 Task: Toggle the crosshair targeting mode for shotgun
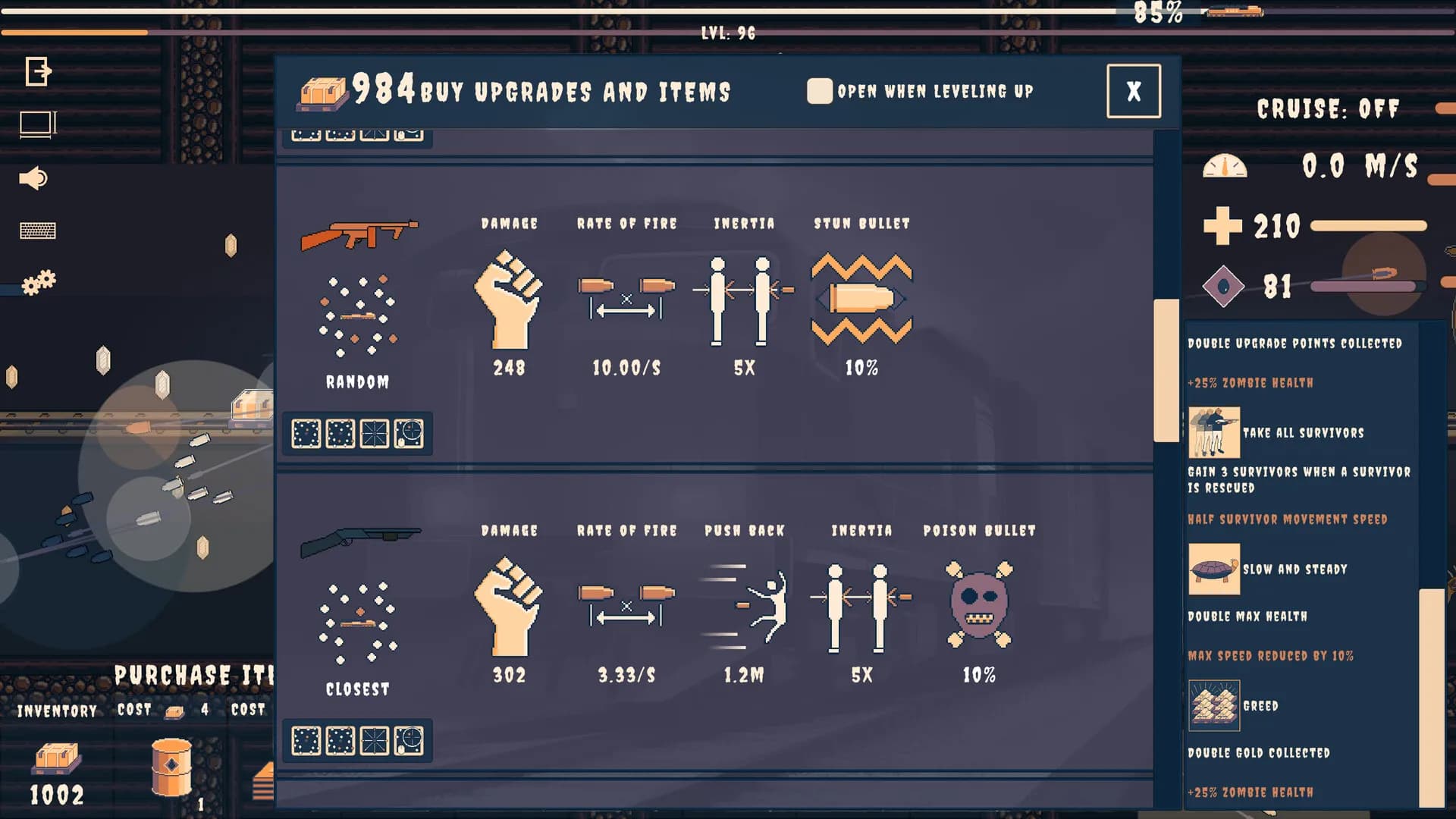coord(409,742)
